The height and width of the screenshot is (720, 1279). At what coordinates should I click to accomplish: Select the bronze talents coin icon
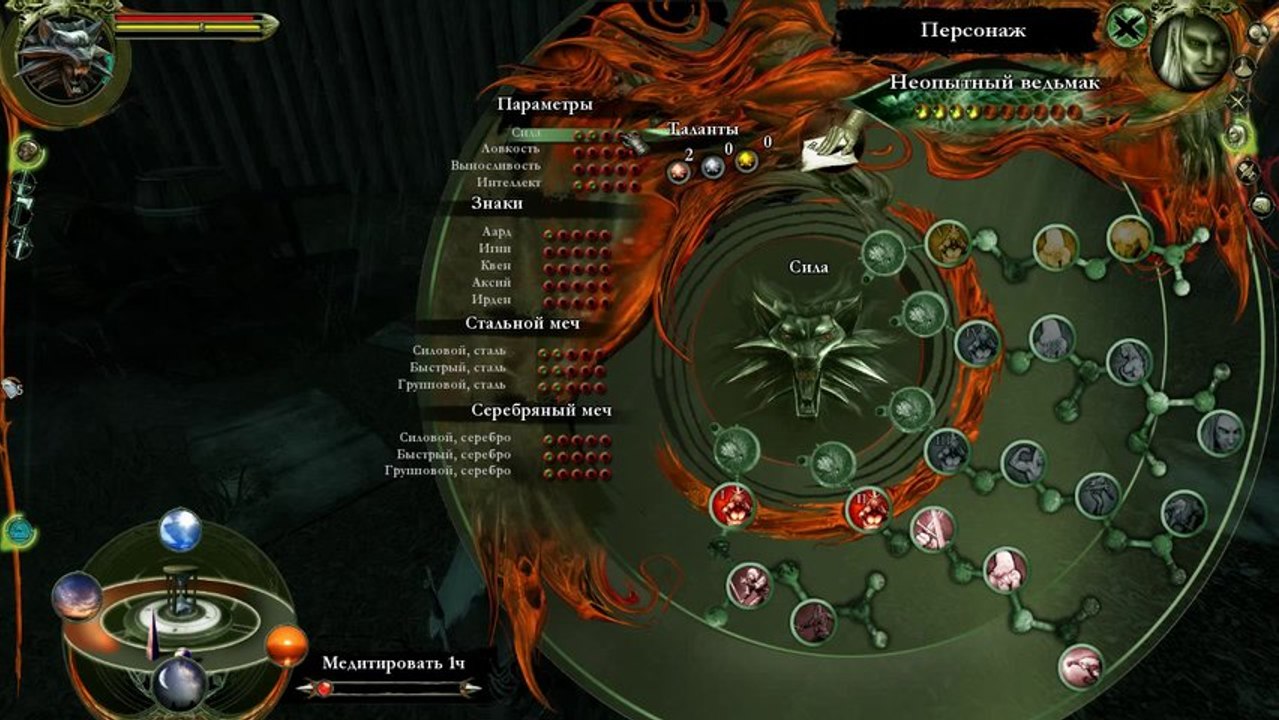(680, 170)
